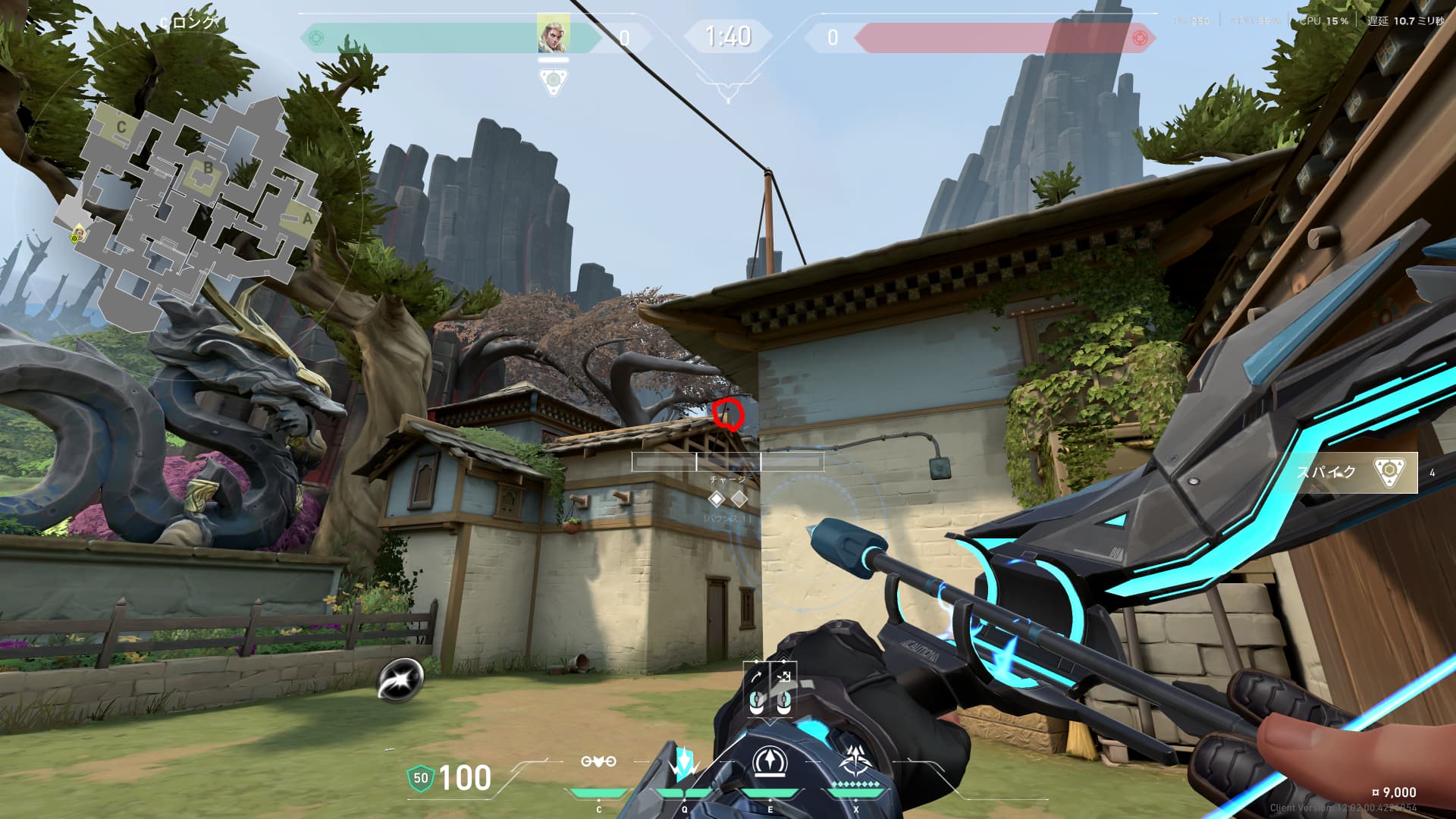Activate the Shock Bolt ability icon
The height and width of the screenshot is (819, 1456).
click(684, 763)
